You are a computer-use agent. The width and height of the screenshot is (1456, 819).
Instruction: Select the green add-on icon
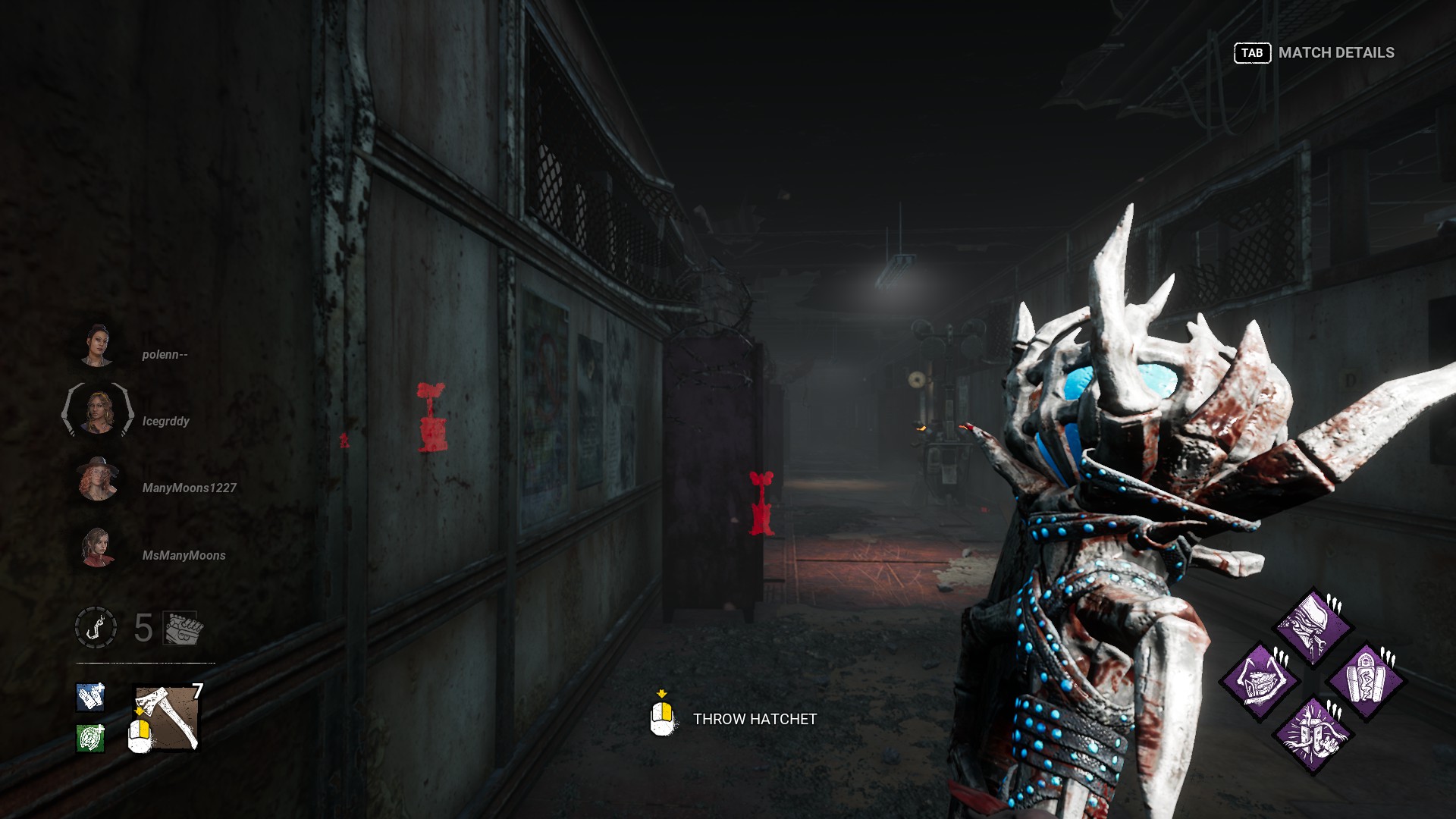90,737
